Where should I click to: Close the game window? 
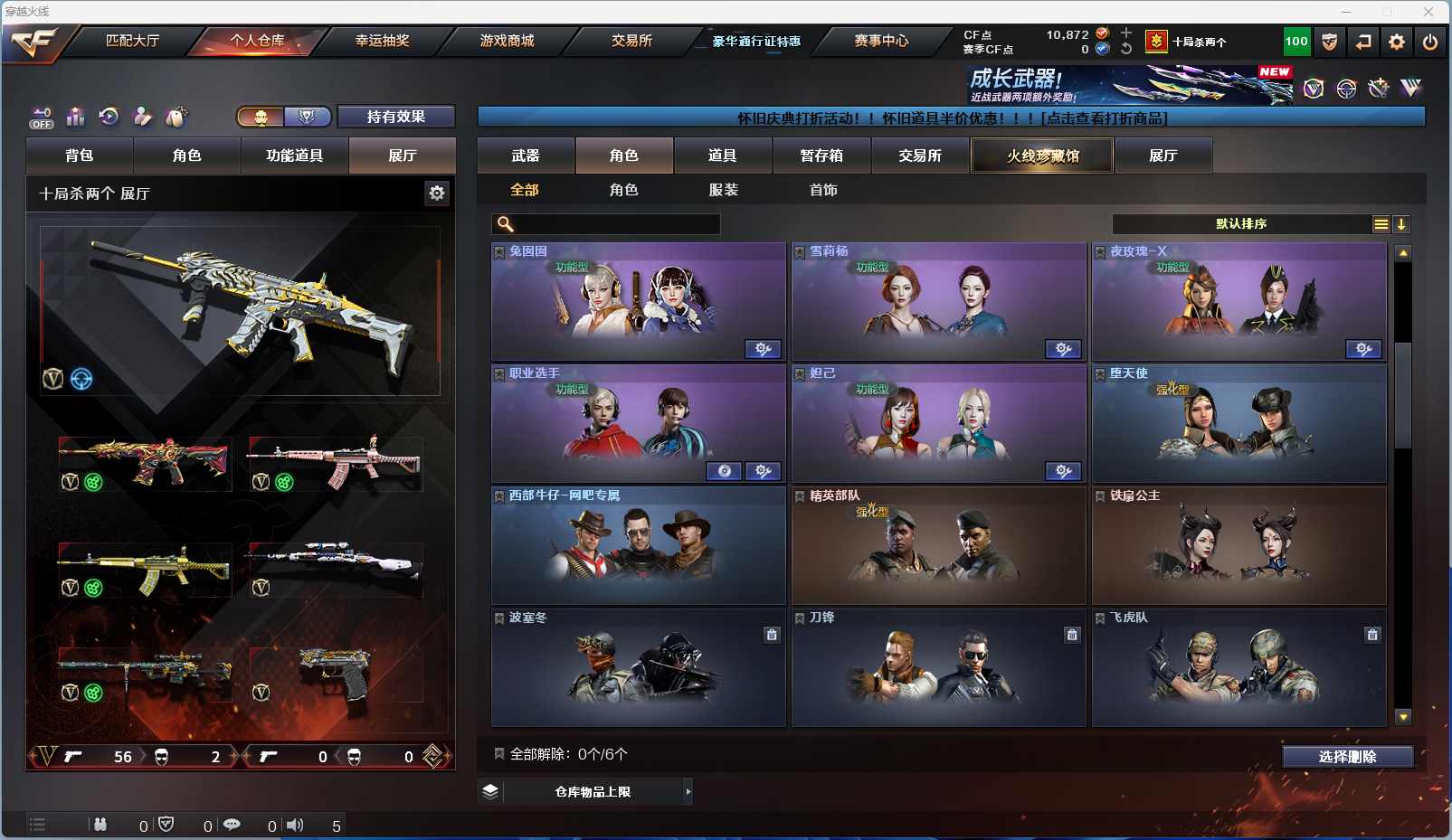click(x=1428, y=12)
